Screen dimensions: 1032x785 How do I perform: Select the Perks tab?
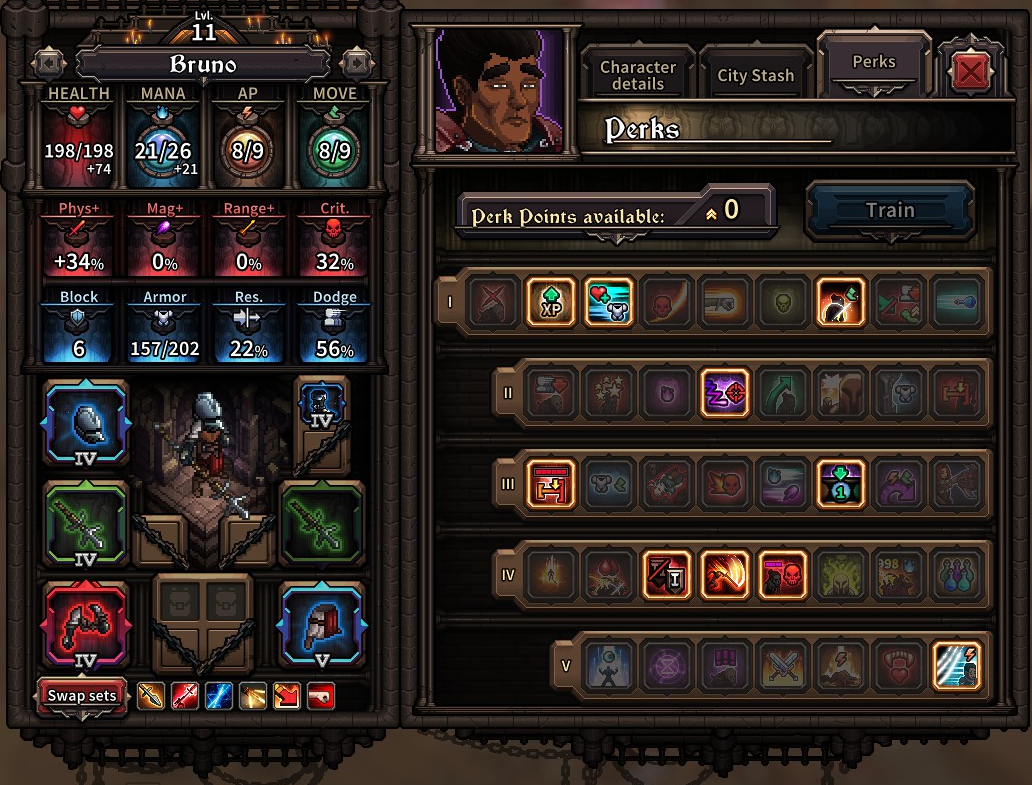click(x=874, y=62)
